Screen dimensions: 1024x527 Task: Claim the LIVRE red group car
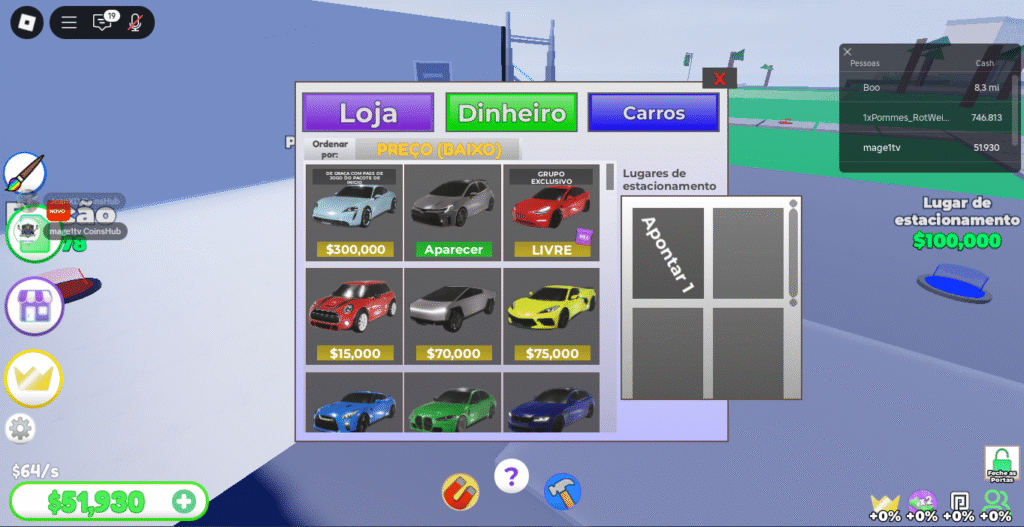(x=550, y=212)
